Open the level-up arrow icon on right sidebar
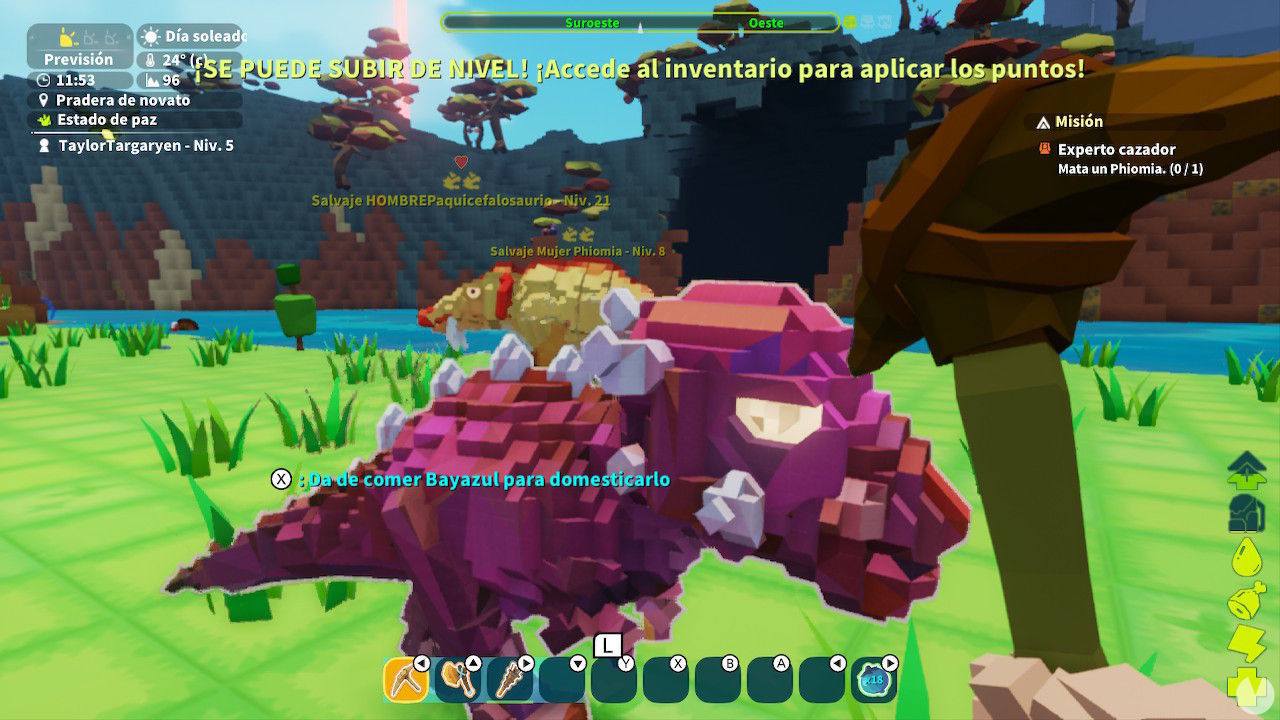The height and width of the screenshot is (720, 1280). [x=1245, y=468]
